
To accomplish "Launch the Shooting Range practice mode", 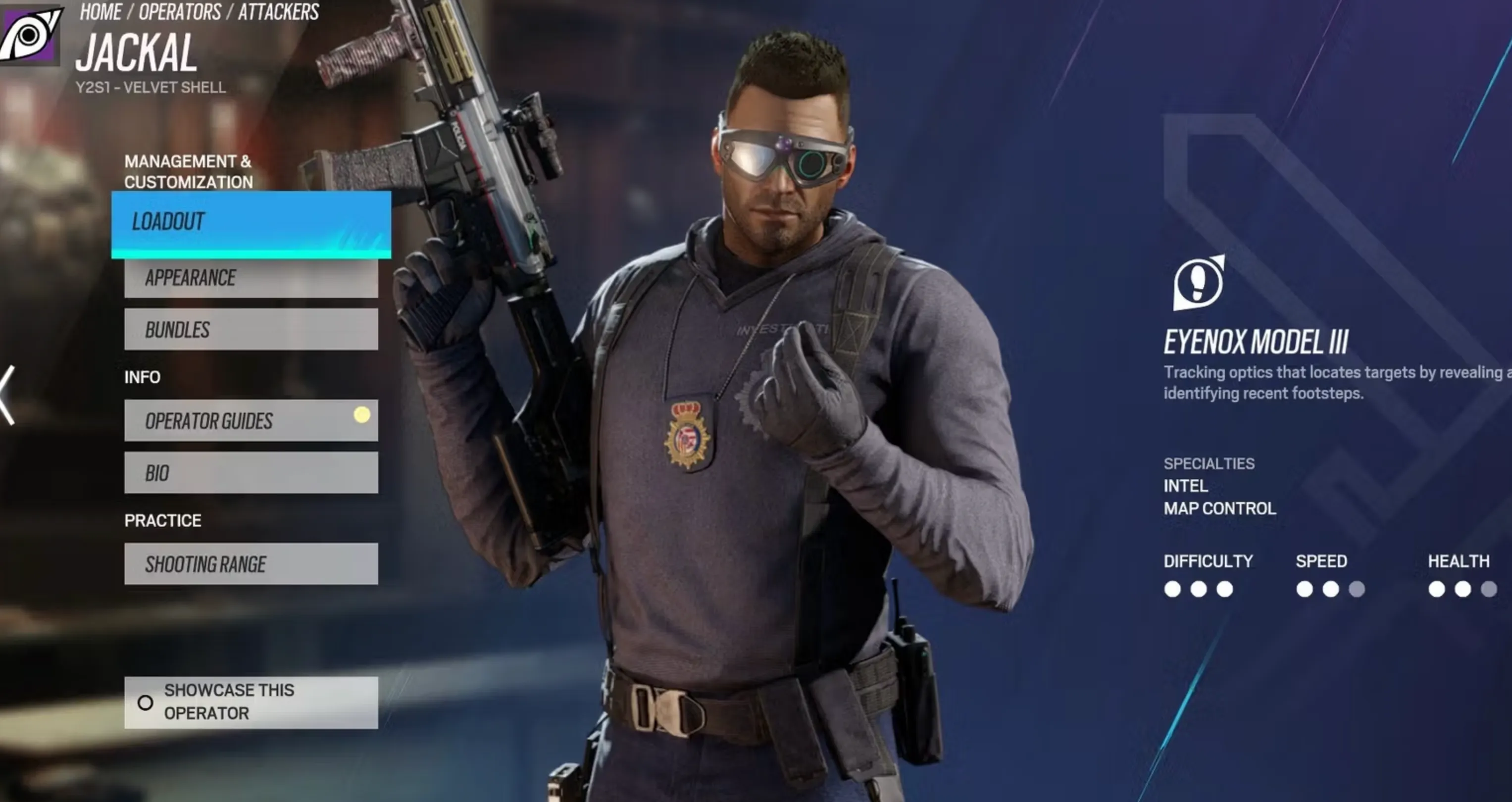I will 251,564.
